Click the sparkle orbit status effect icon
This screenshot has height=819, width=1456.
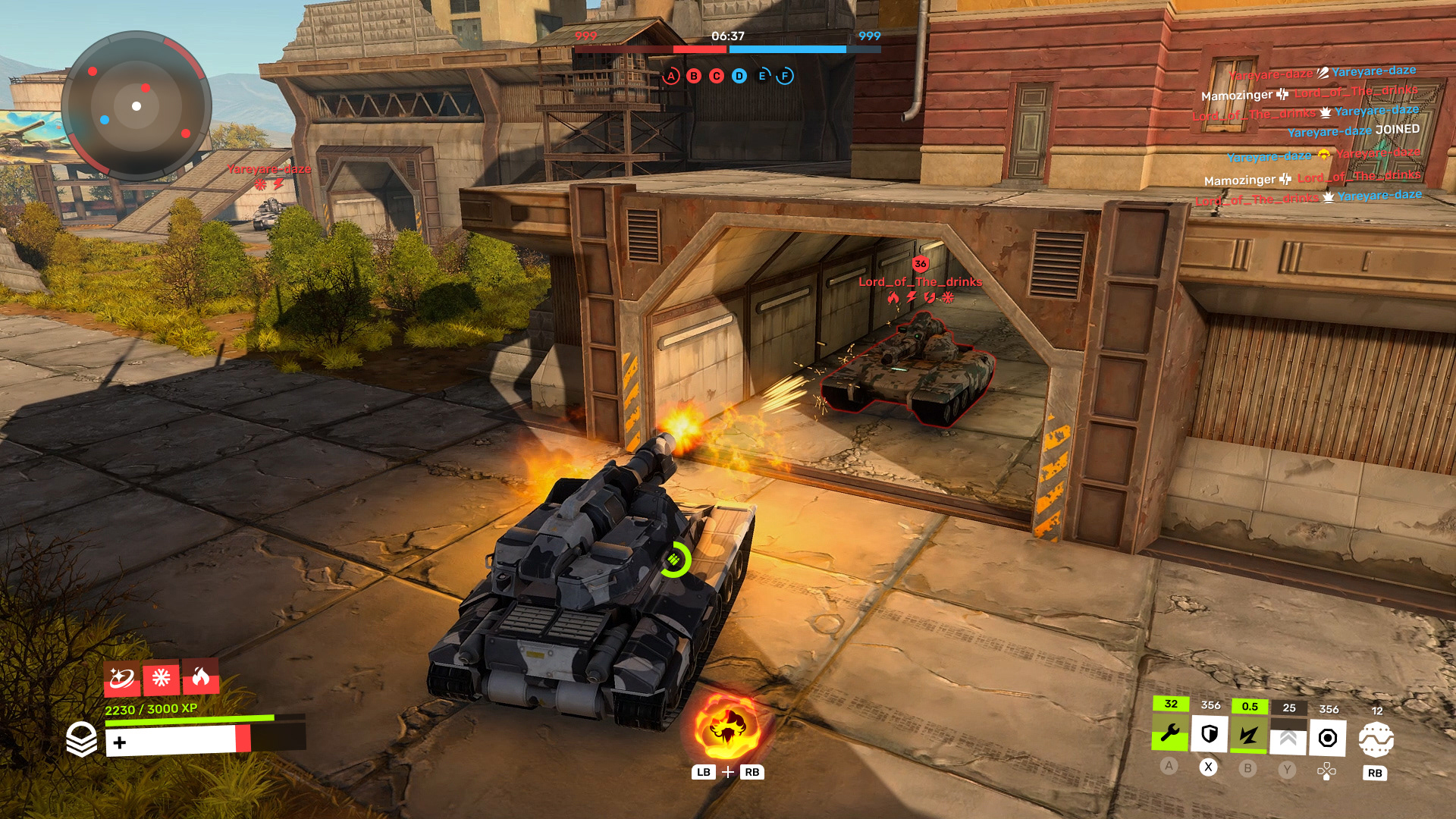click(121, 677)
